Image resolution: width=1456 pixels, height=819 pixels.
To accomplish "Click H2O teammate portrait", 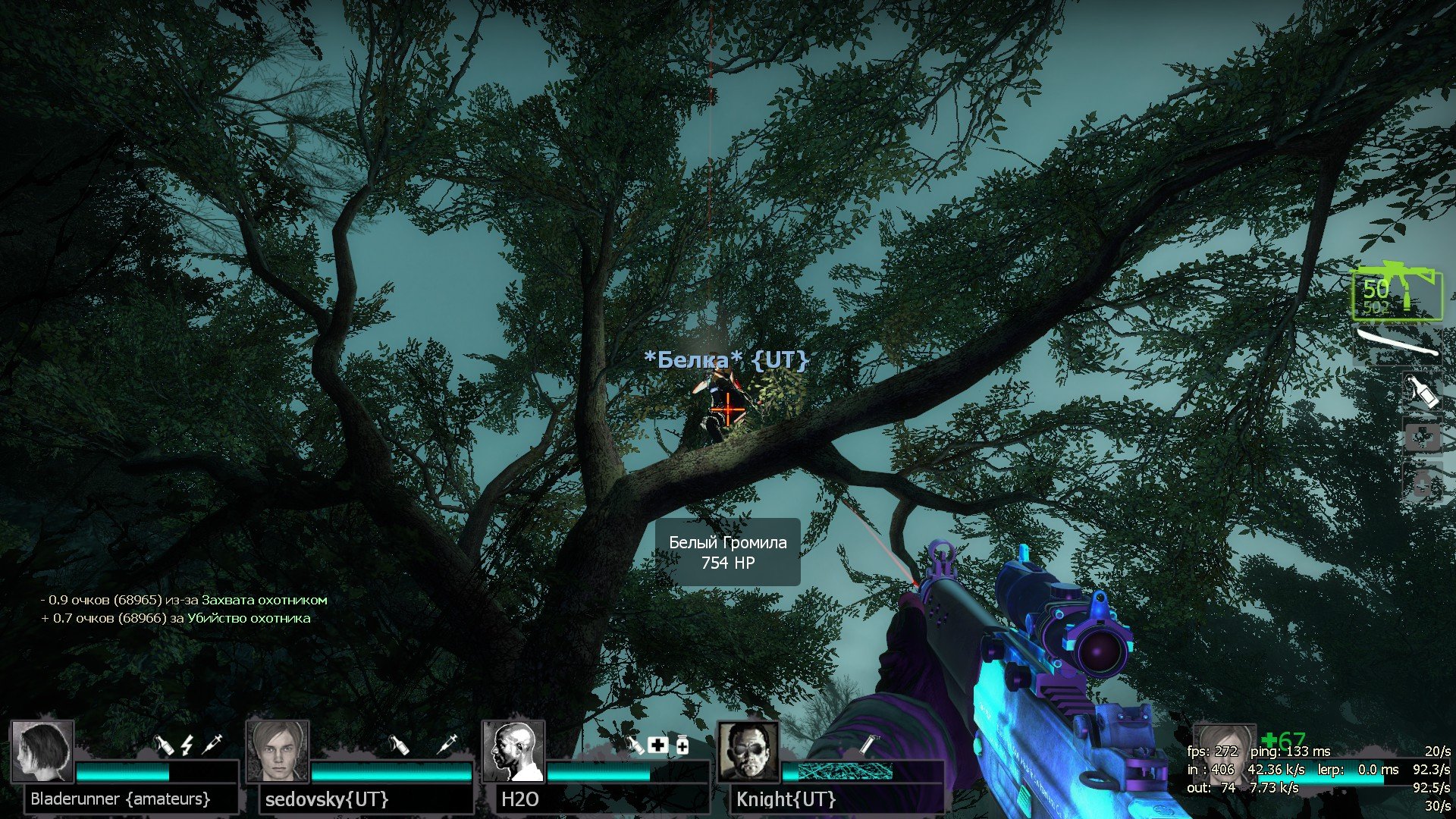I will coord(513,751).
